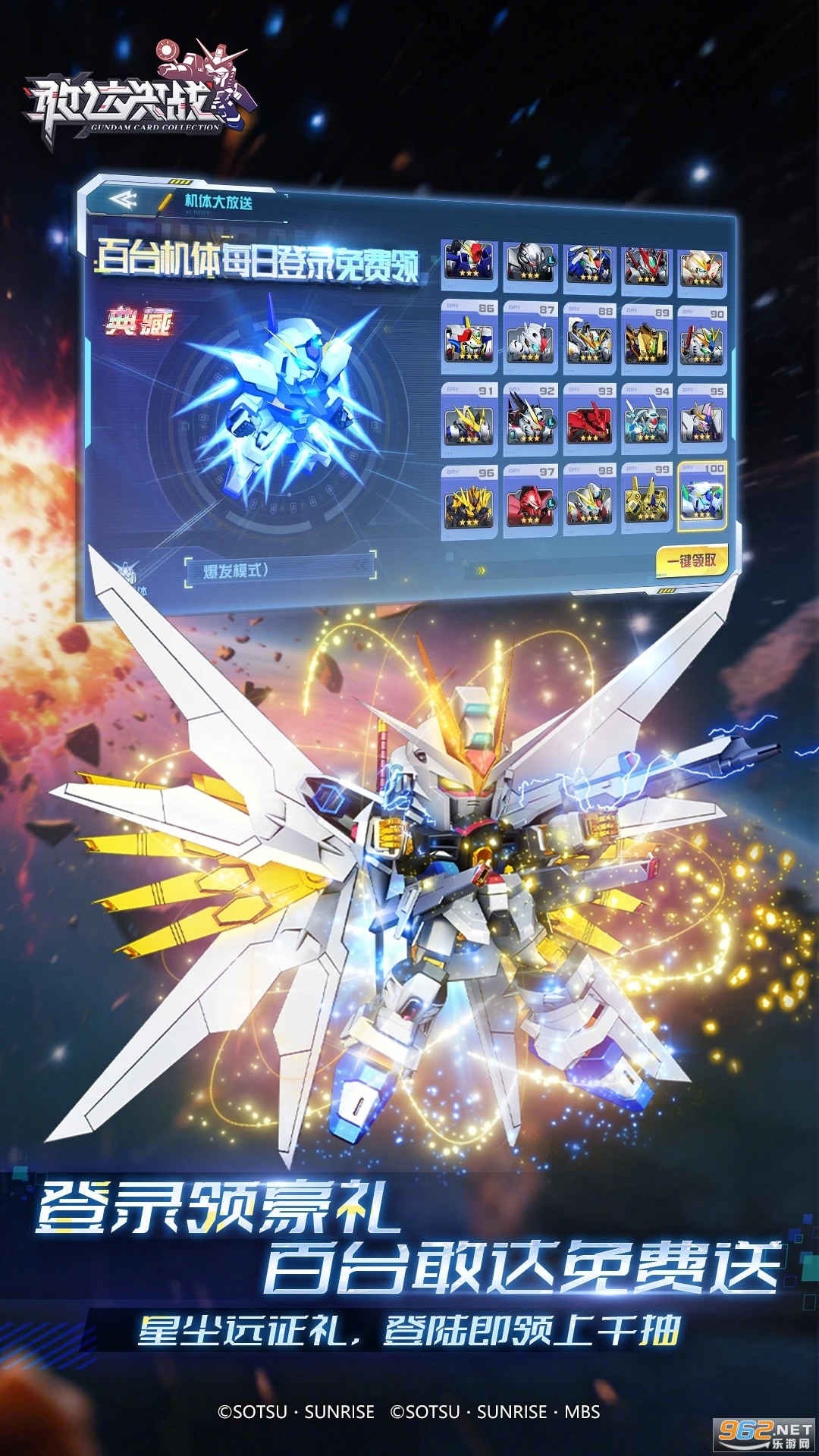Open the Day 94 reward tile
The height and width of the screenshot is (1456, 819).
(646, 419)
